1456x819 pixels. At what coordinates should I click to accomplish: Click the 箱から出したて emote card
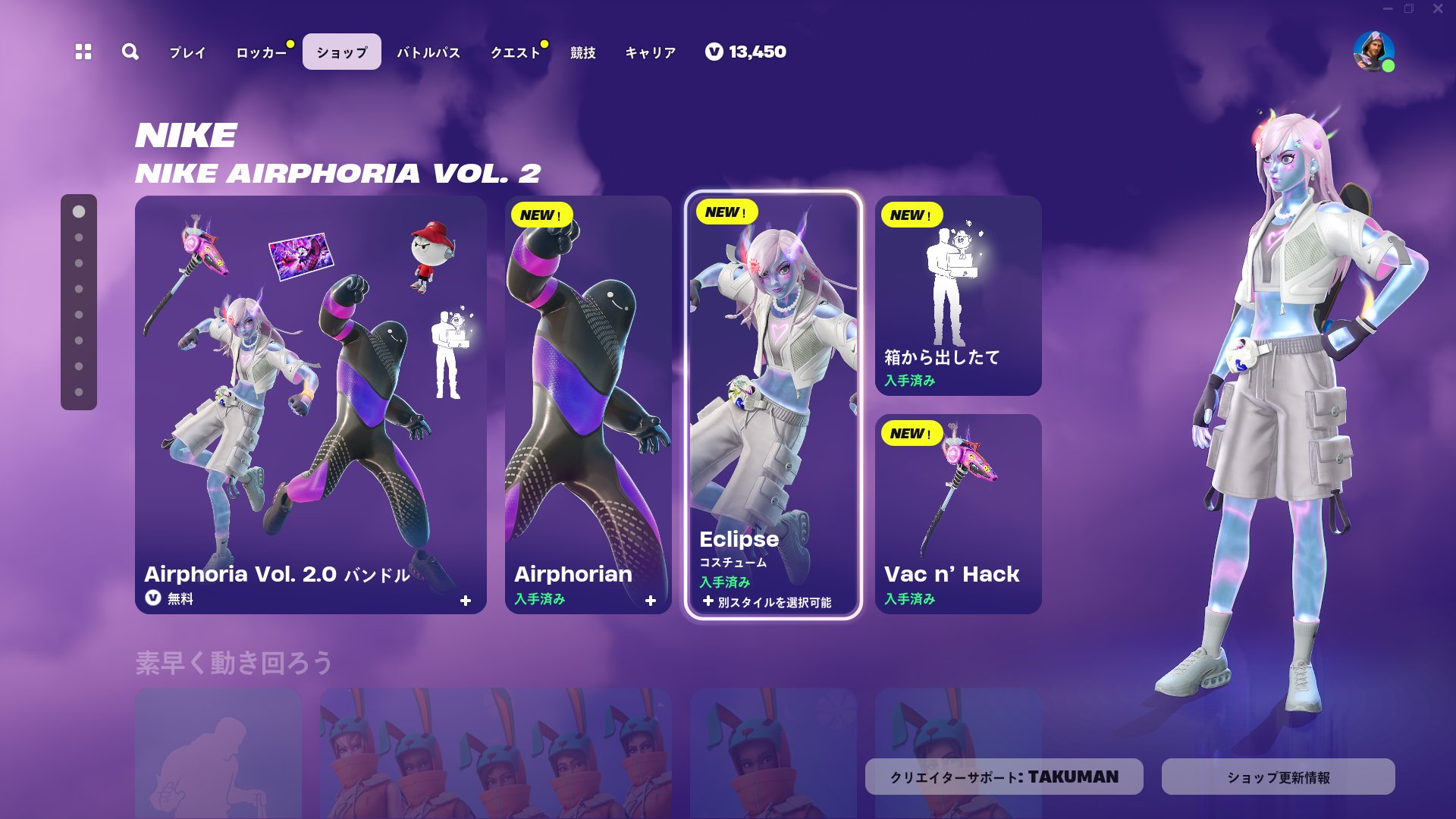tap(959, 296)
